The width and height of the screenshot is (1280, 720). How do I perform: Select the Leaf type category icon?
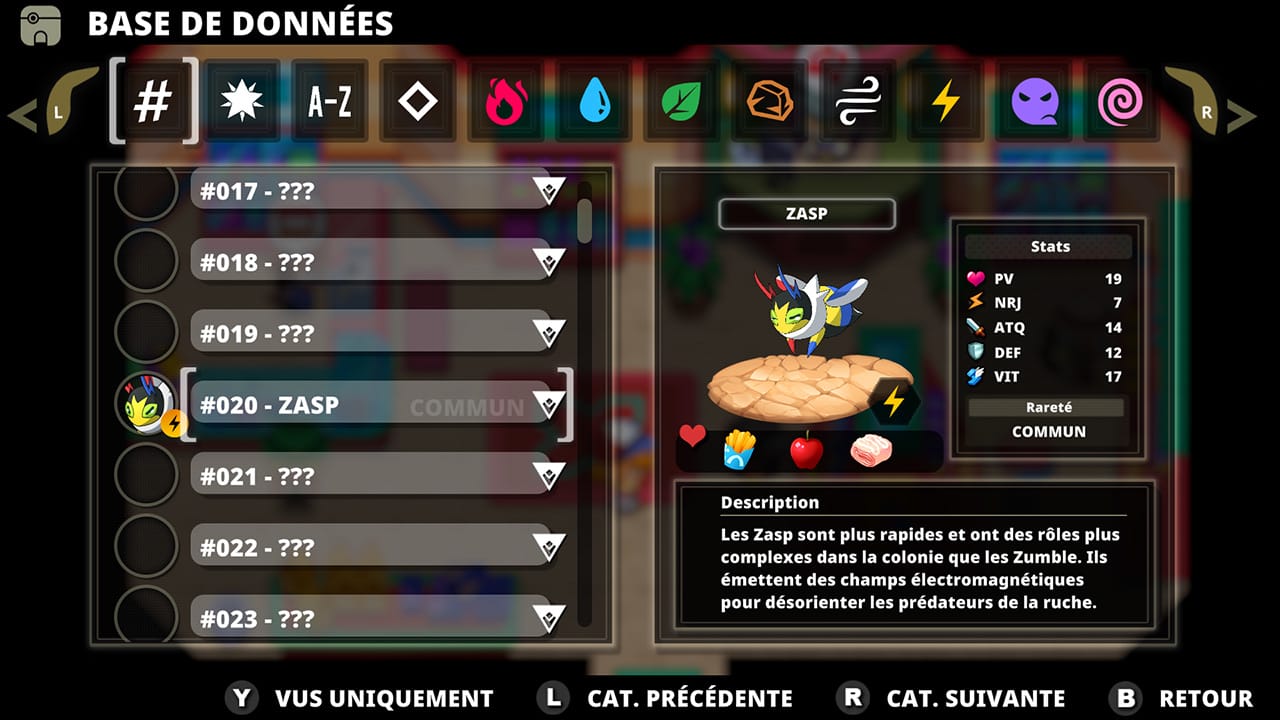coord(681,101)
